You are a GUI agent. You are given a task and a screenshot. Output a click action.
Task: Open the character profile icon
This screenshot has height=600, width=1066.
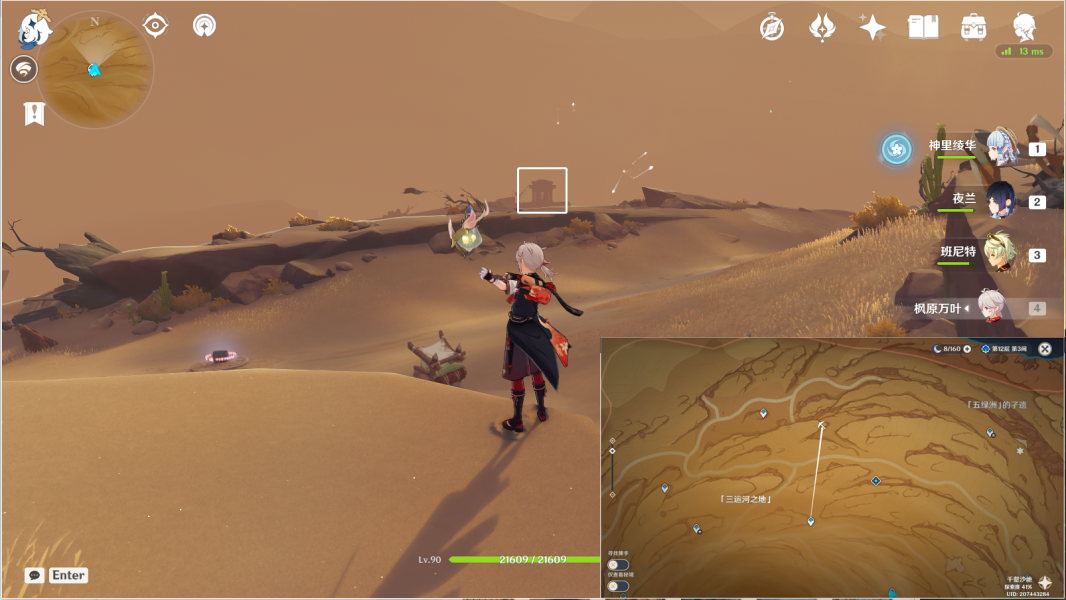[1024, 26]
